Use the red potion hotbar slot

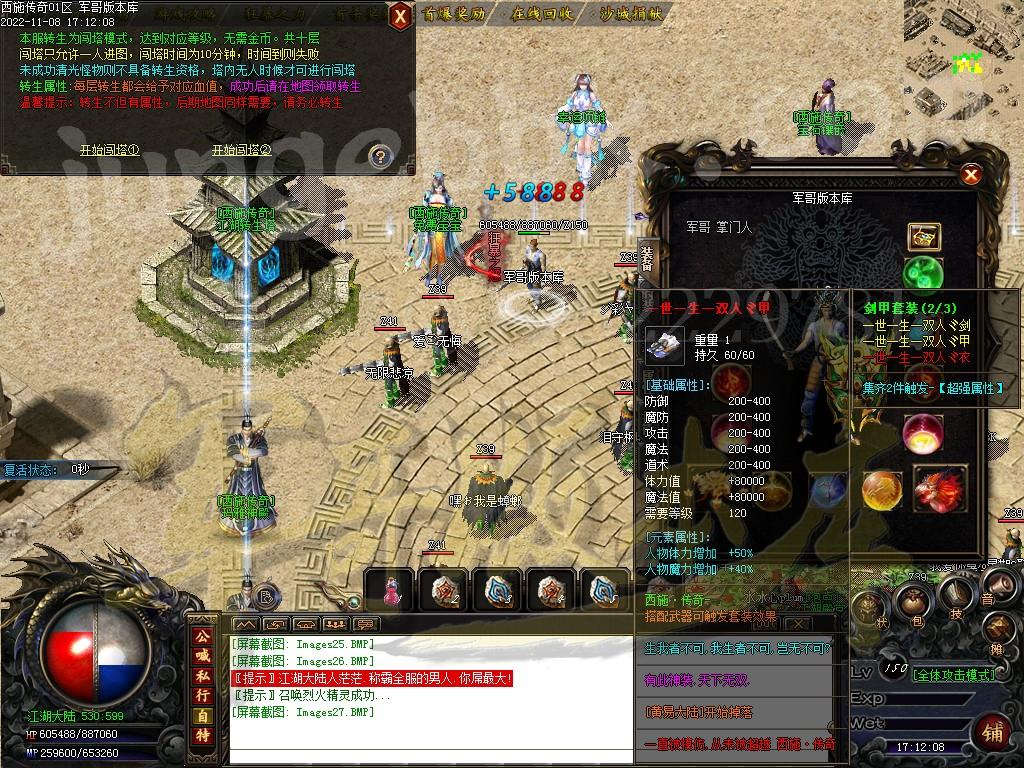tap(391, 592)
